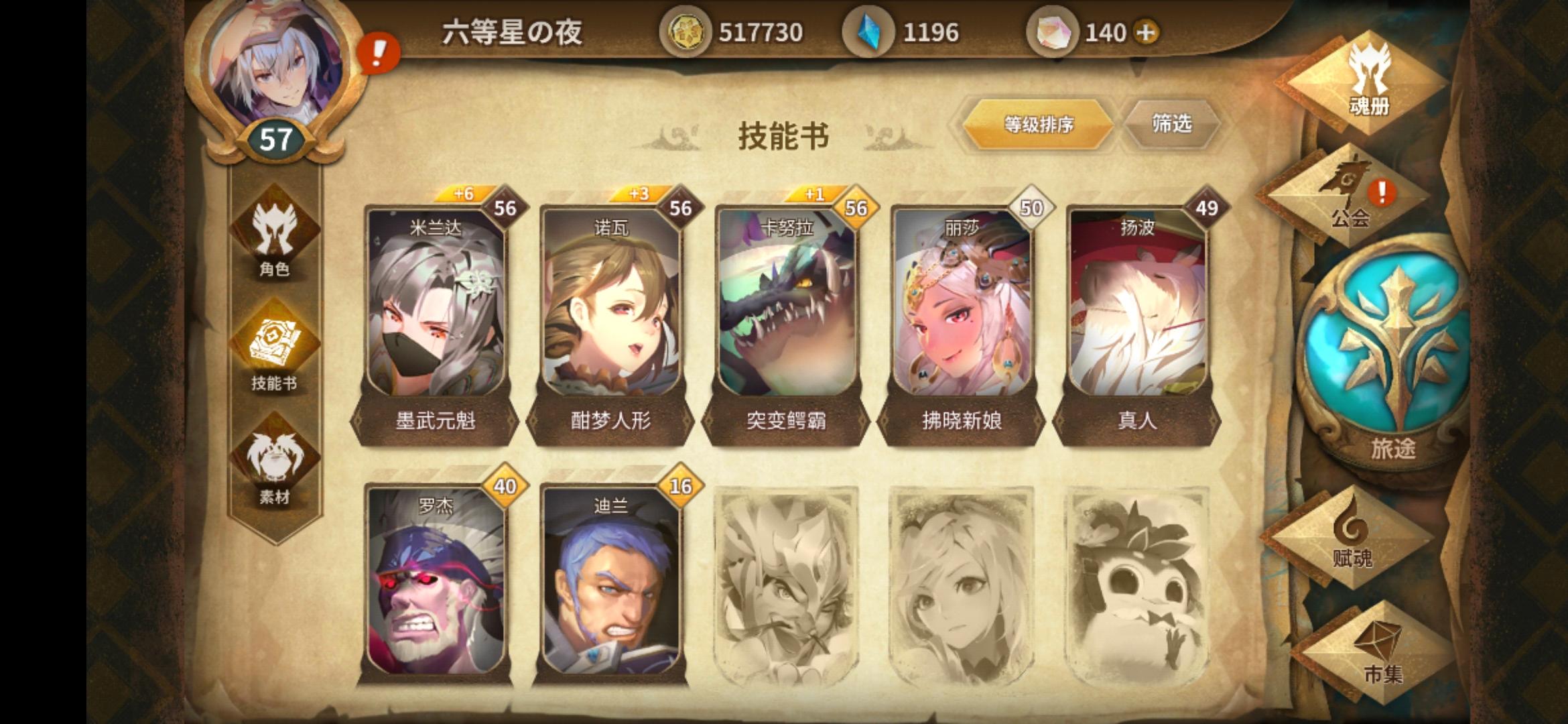This screenshot has height=724, width=1568.
Task: Click the level 57 progress badge
Action: (275, 139)
